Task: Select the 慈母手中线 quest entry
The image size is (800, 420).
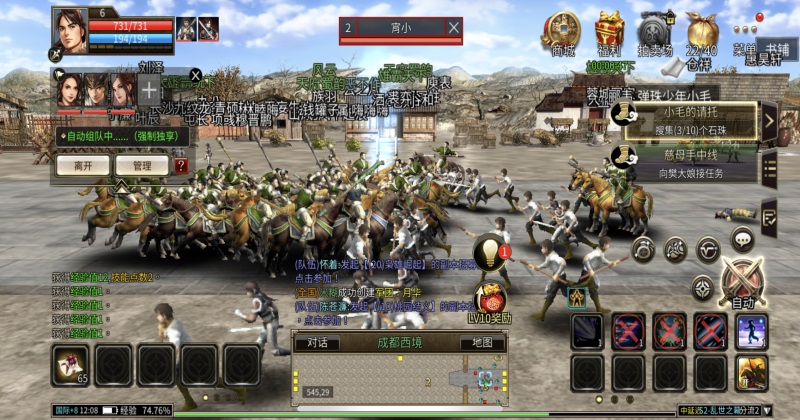Action: coord(692,162)
